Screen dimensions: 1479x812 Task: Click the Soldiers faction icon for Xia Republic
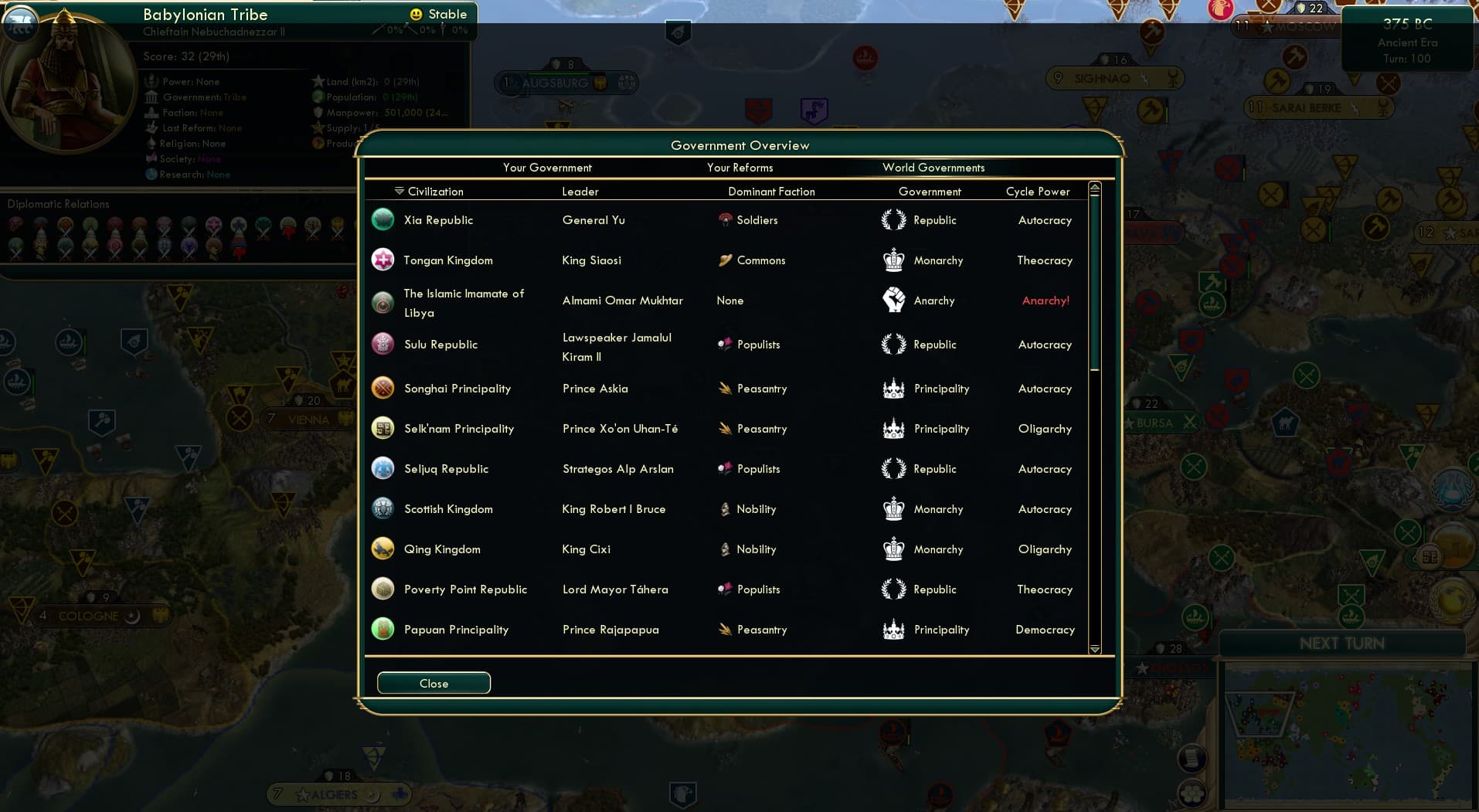pos(725,219)
